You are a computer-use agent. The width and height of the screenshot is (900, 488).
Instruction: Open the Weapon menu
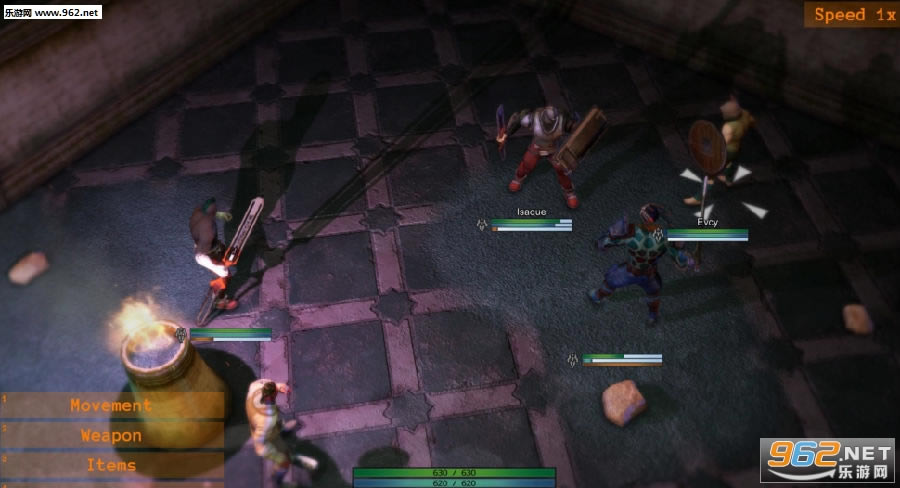(111, 435)
